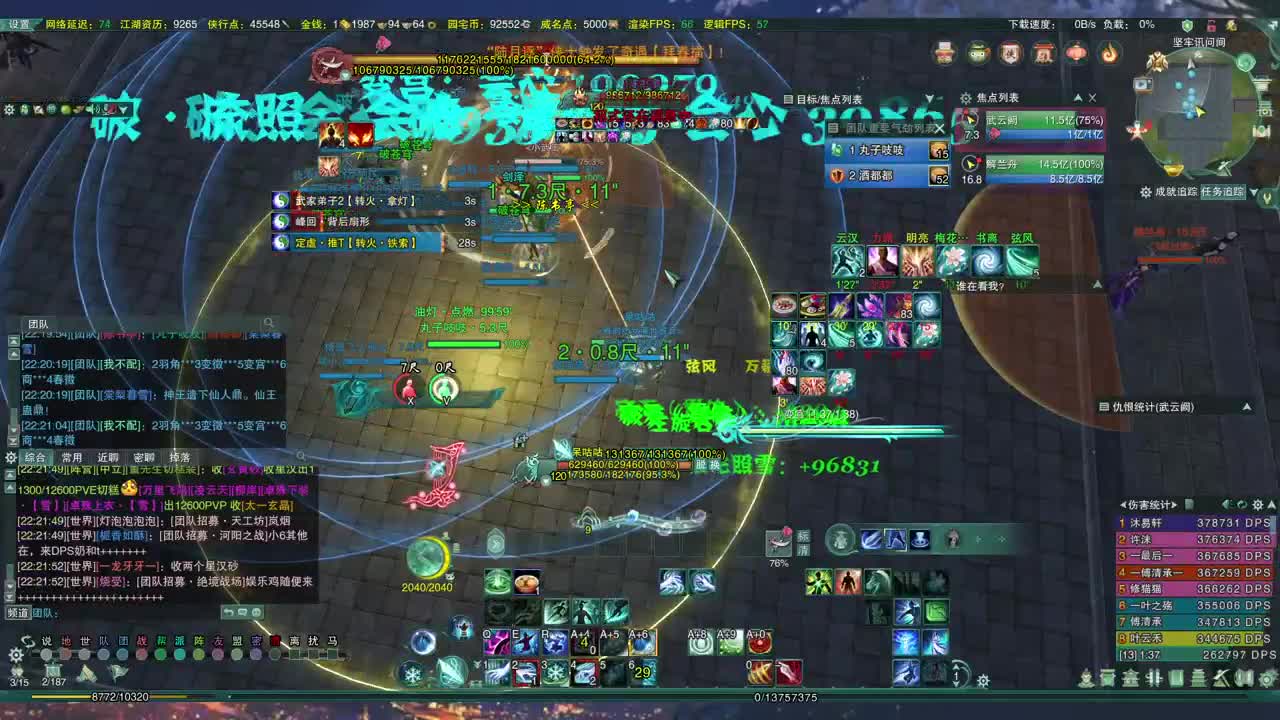1280x720 pixels.
Task: Click the 8772/10320 experience progress bar
Action: click(120, 696)
